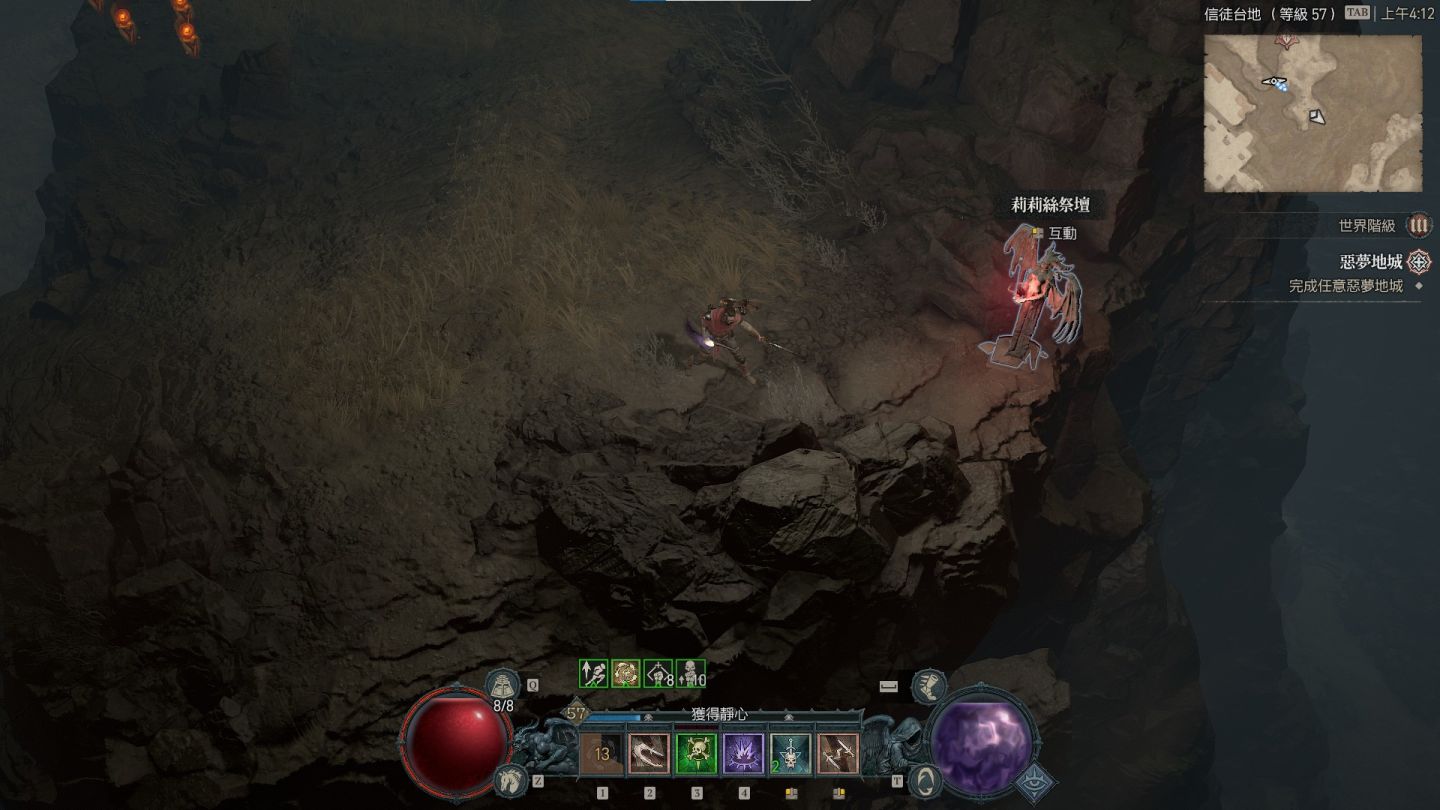Open the town portal swirl icon
Viewport: 1440px width, 810px height.
(925, 778)
